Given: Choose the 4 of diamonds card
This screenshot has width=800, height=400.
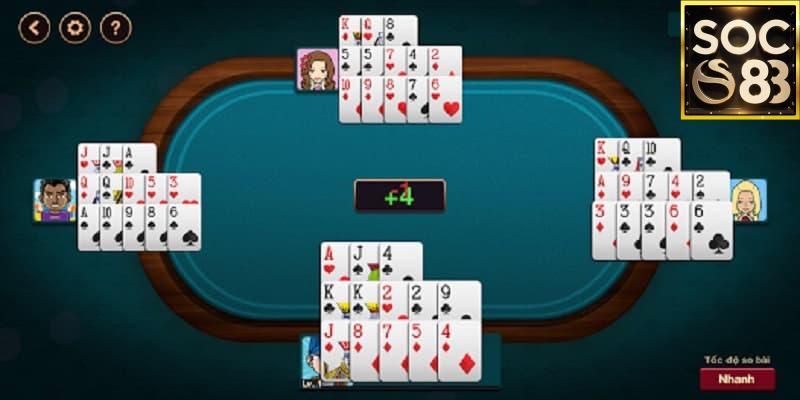Looking at the screenshot, I should [460, 350].
